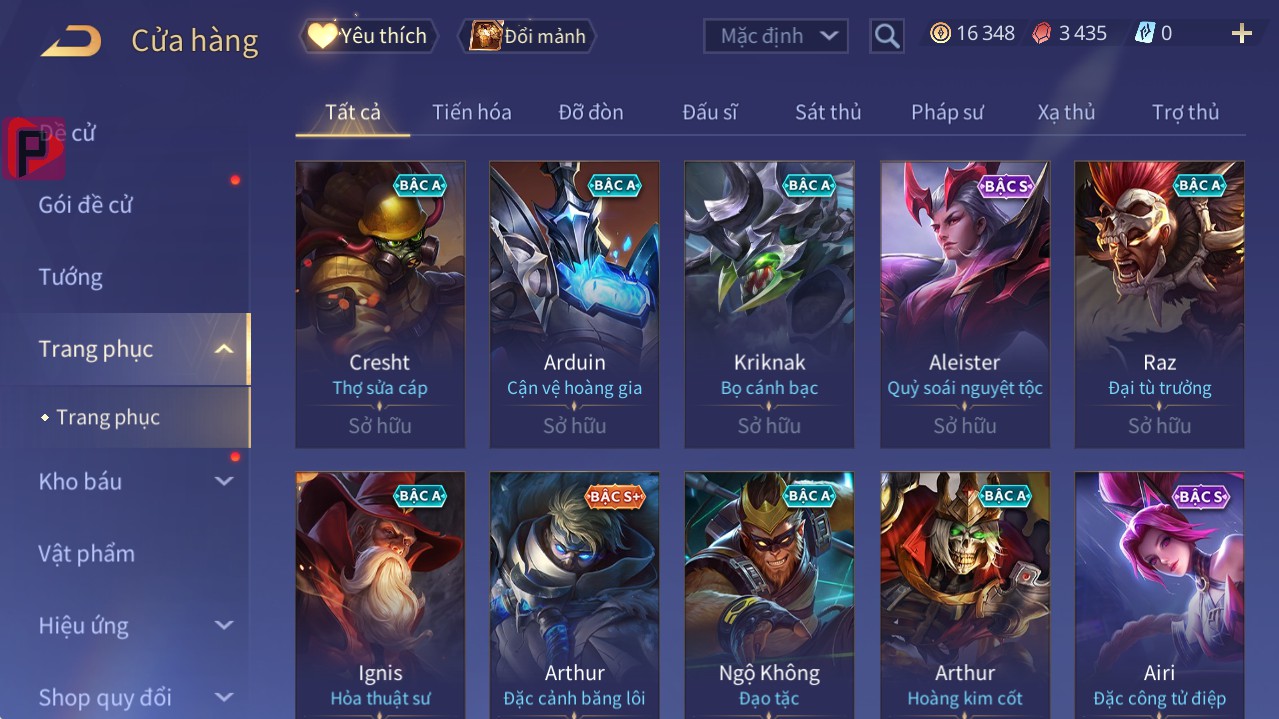Screen dimensions: 1279x719
Task: Open the Mặc định sort dropdown
Action: (776, 36)
